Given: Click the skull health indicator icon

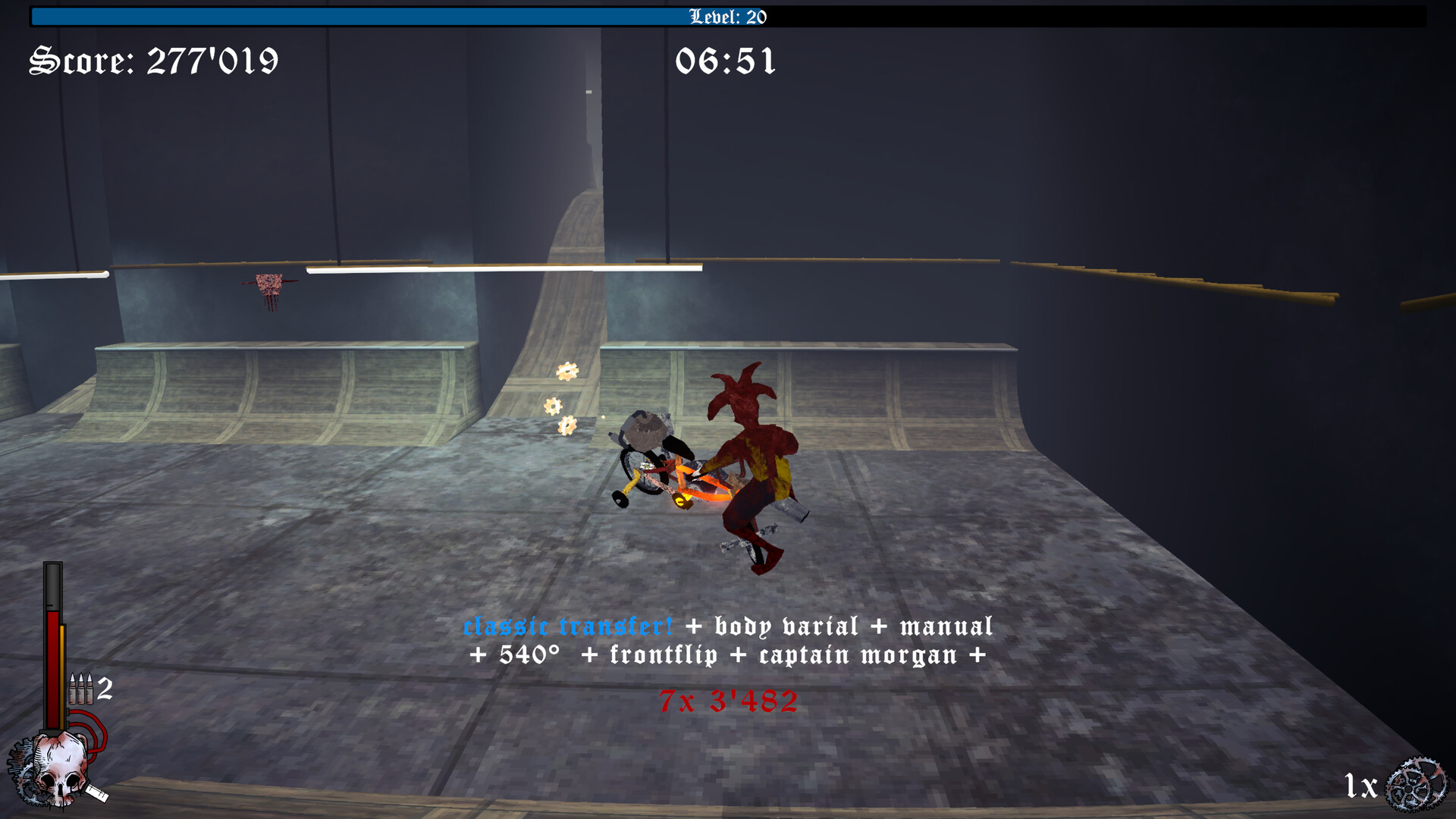Looking at the screenshot, I should 59,766.
